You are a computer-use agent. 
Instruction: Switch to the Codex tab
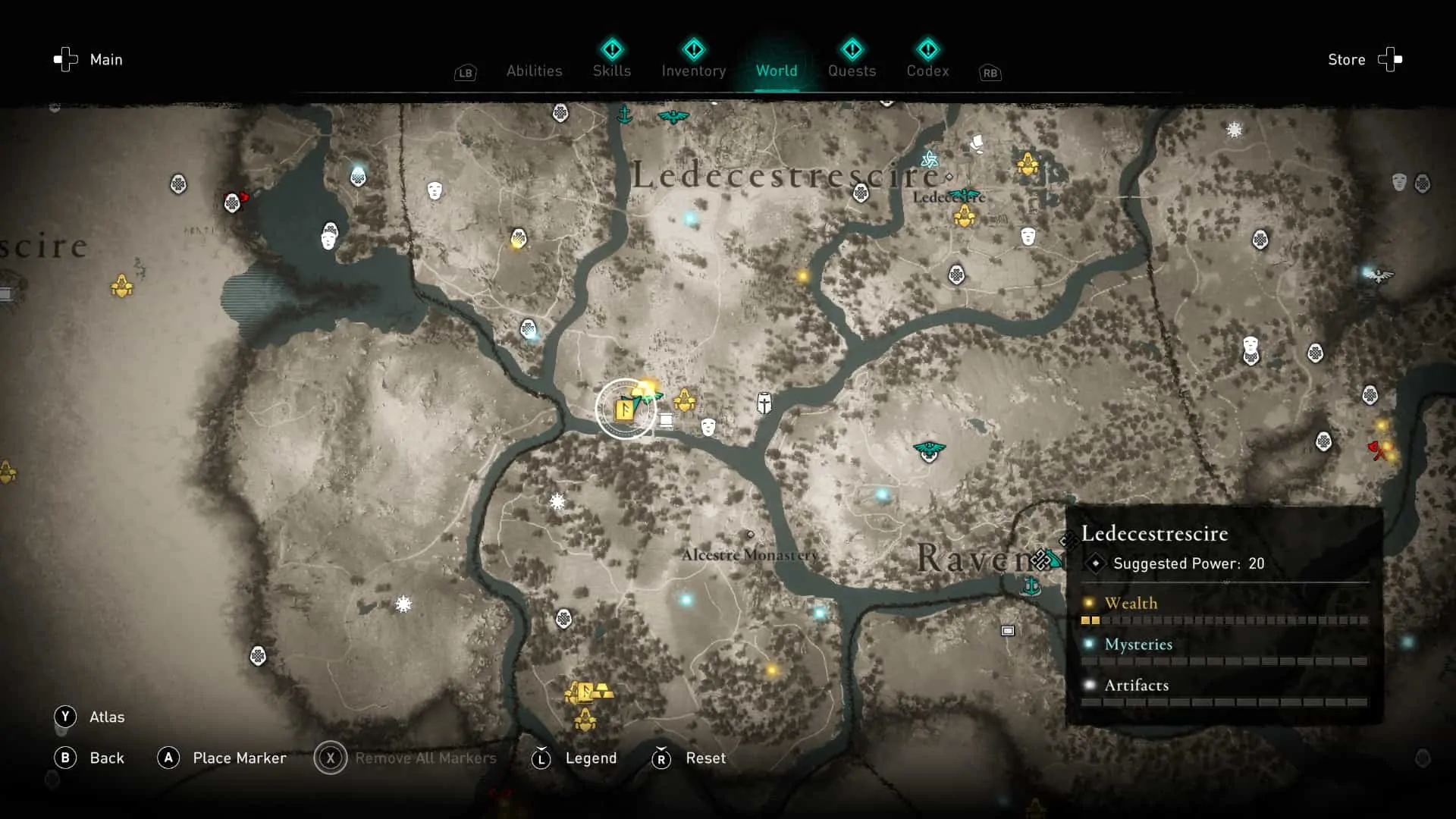(927, 71)
